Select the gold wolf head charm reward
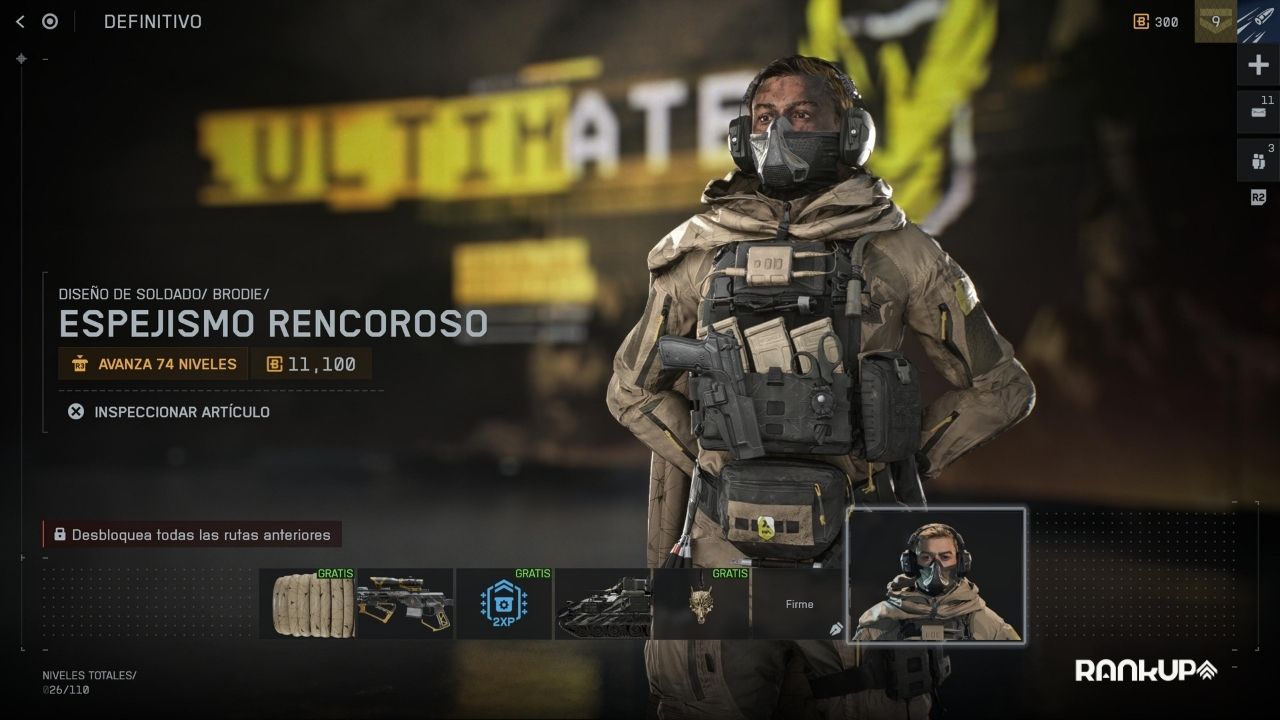 click(700, 604)
